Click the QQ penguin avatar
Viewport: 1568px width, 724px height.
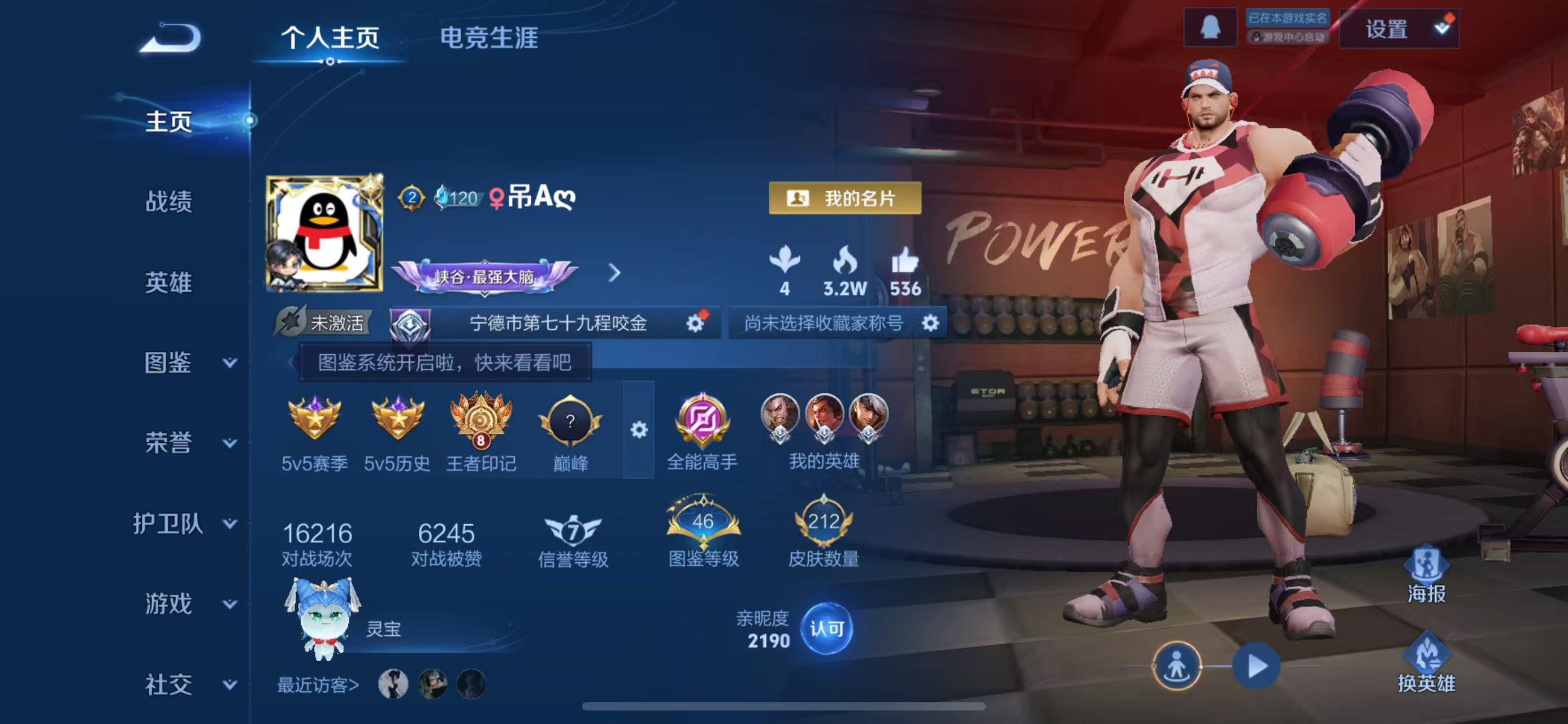pos(324,233)
